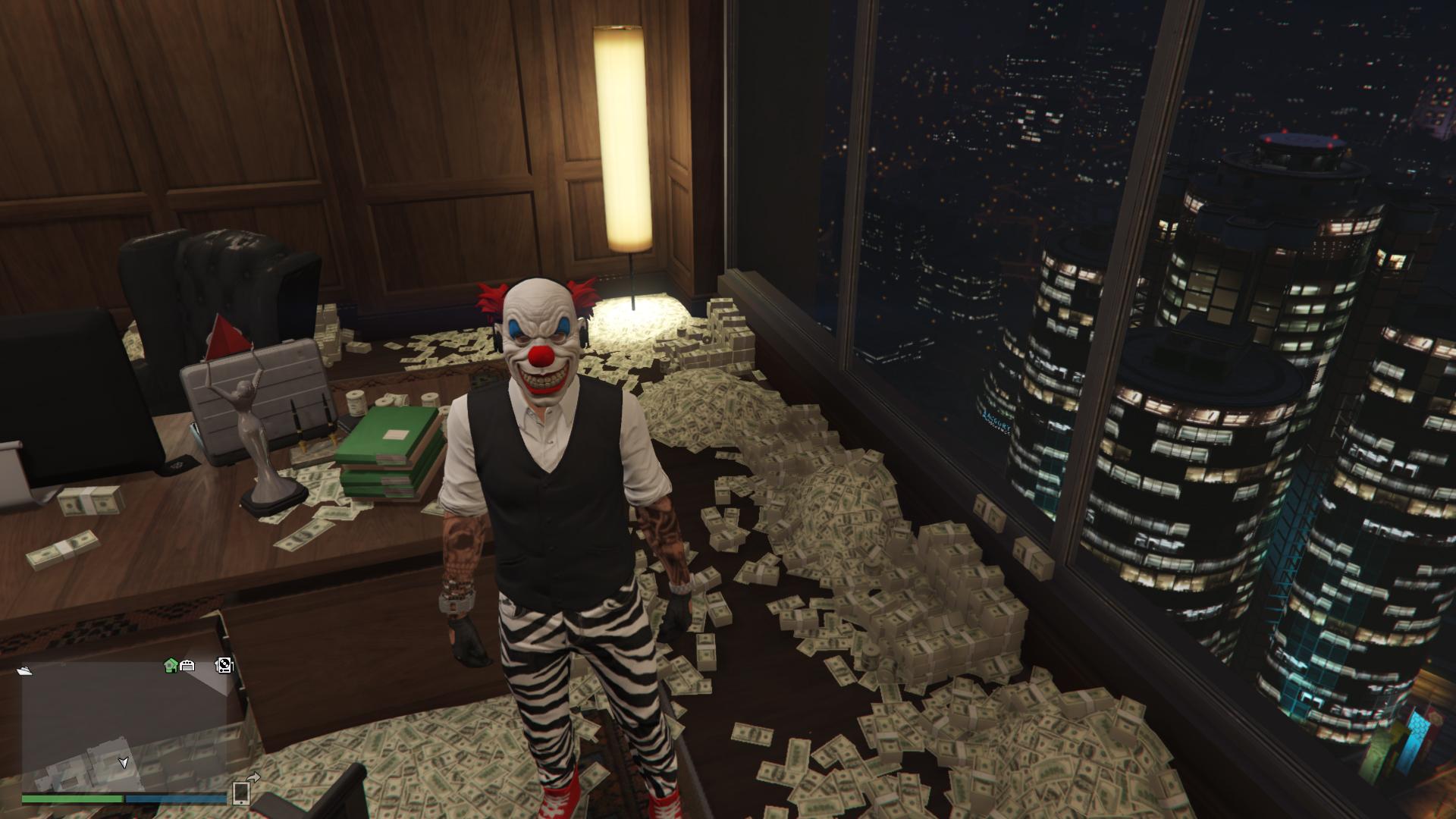Click the green house marker
Viewport: 1456px width, 819px height.
pyautogui.click(x=171, y=666)
